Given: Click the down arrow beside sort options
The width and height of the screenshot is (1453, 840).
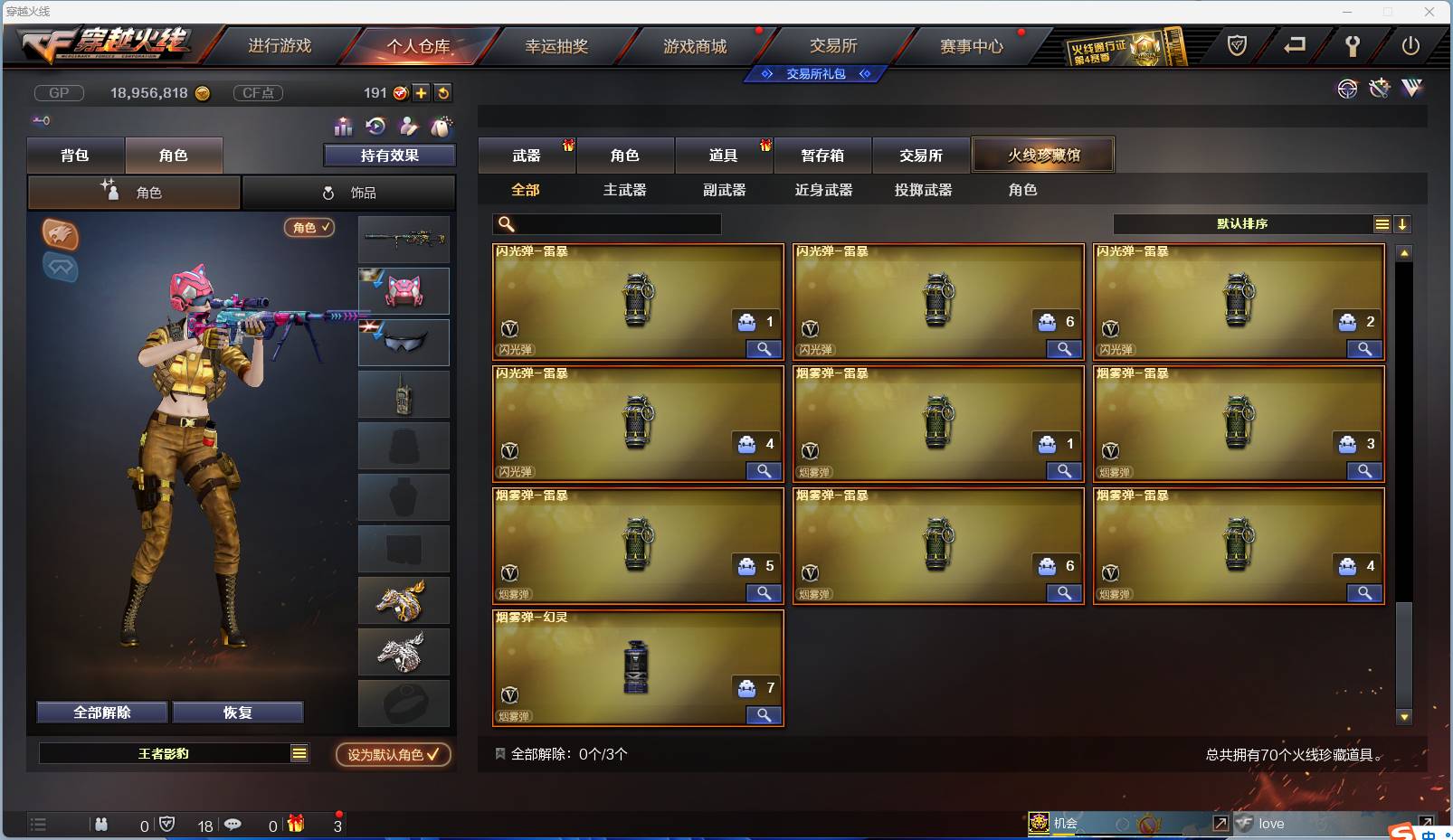Looking at the screenshot, I should point(1403,223).
